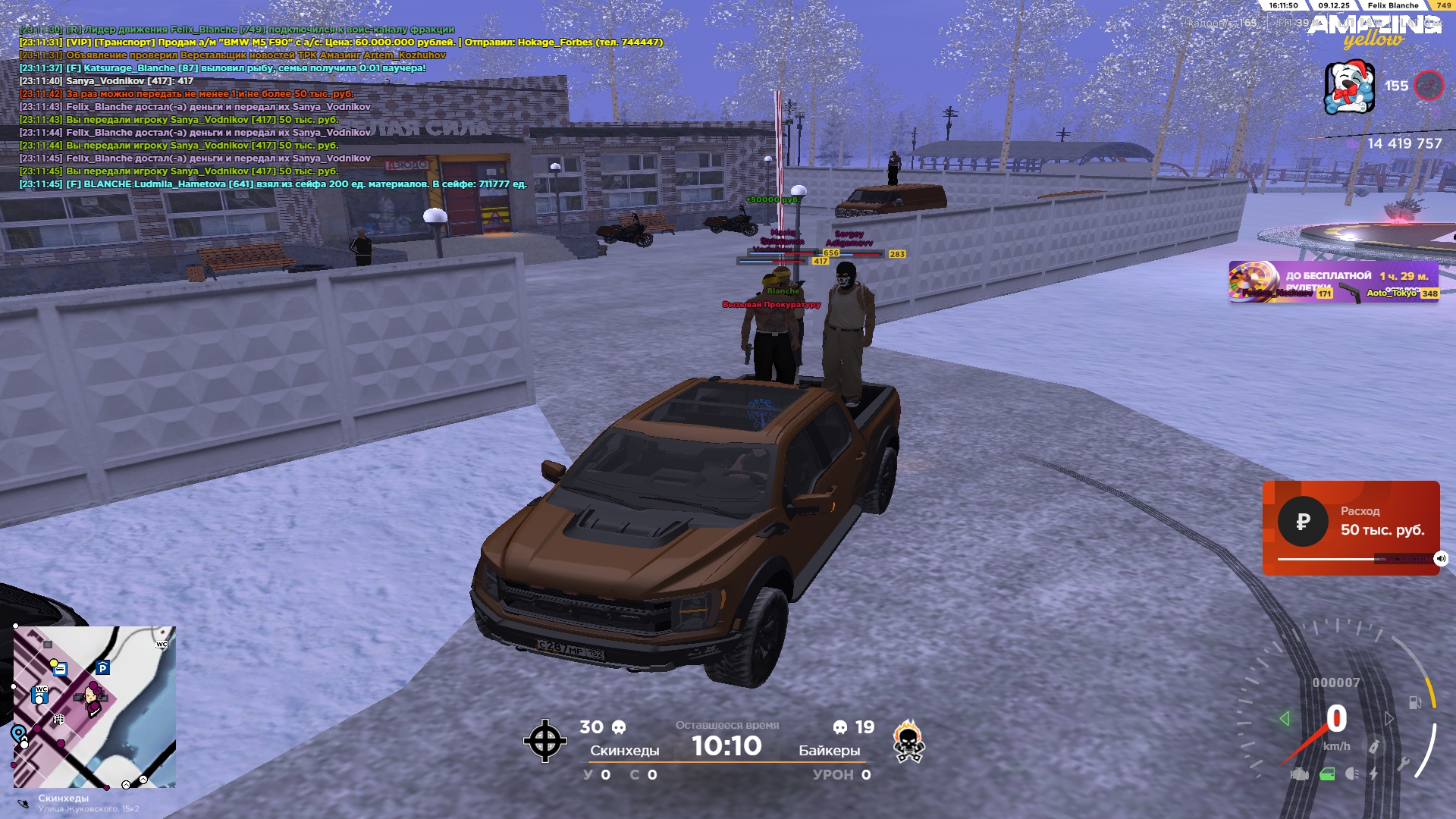Click the red circular icon beside 155

click(1429, 86)
